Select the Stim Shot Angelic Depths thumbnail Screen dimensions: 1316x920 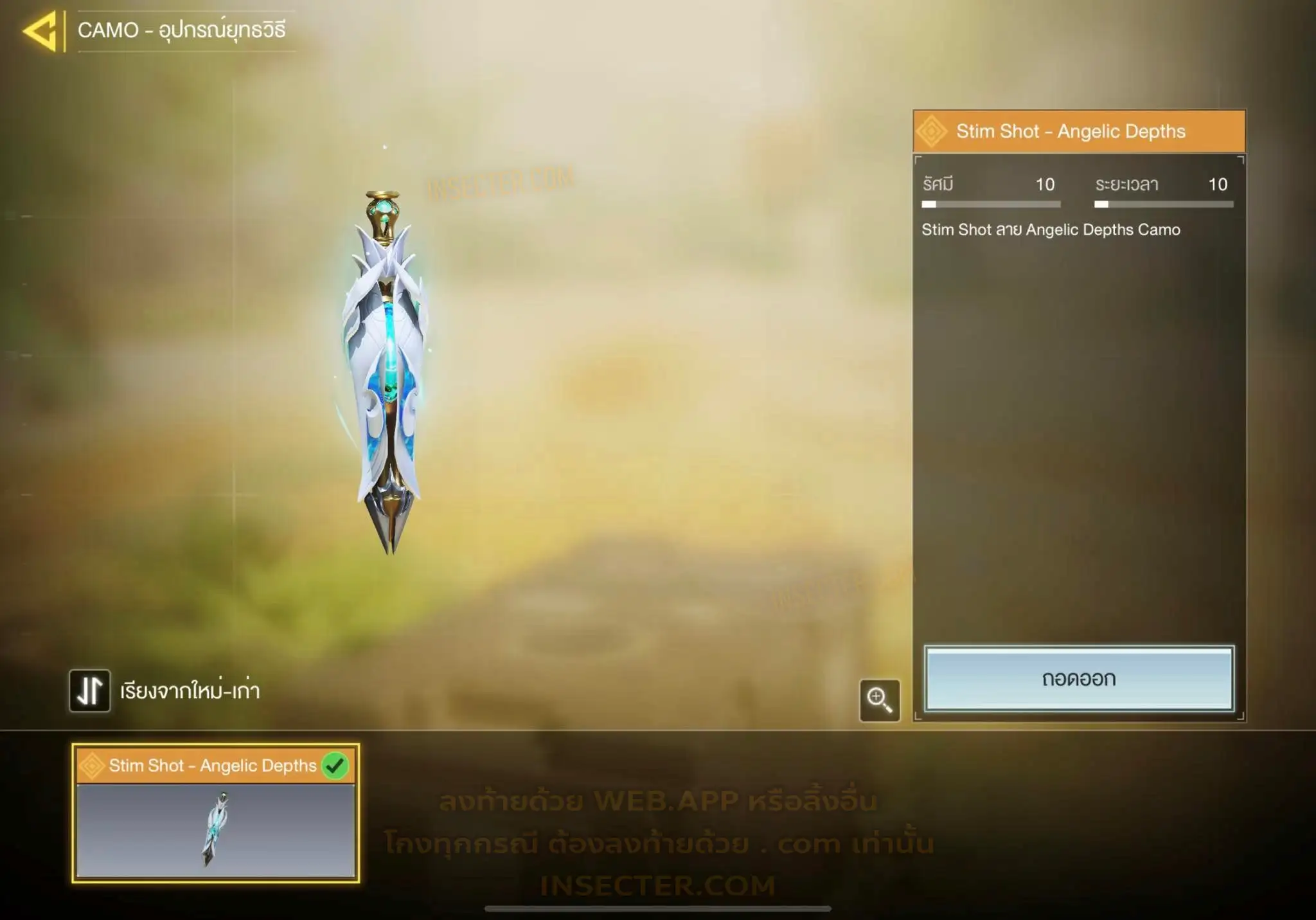point(215,813)
